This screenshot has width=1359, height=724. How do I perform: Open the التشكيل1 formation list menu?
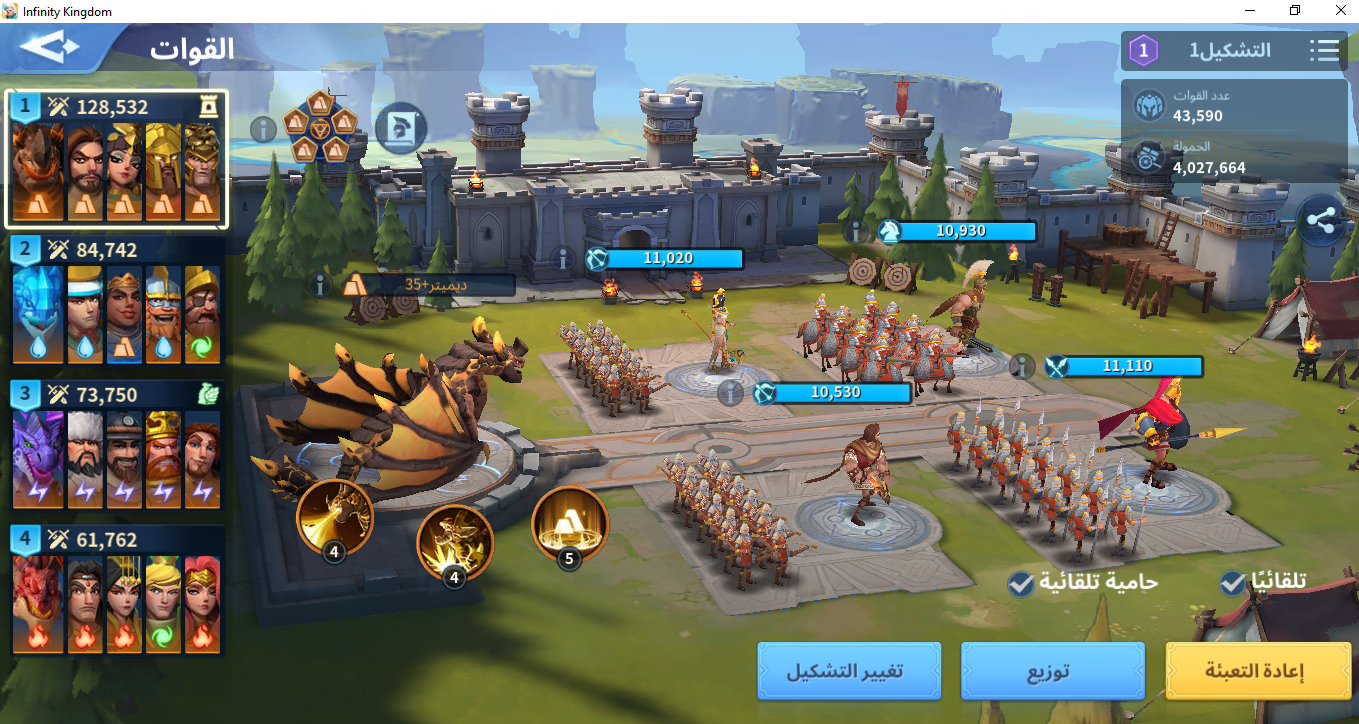(x=1324, y=50)
